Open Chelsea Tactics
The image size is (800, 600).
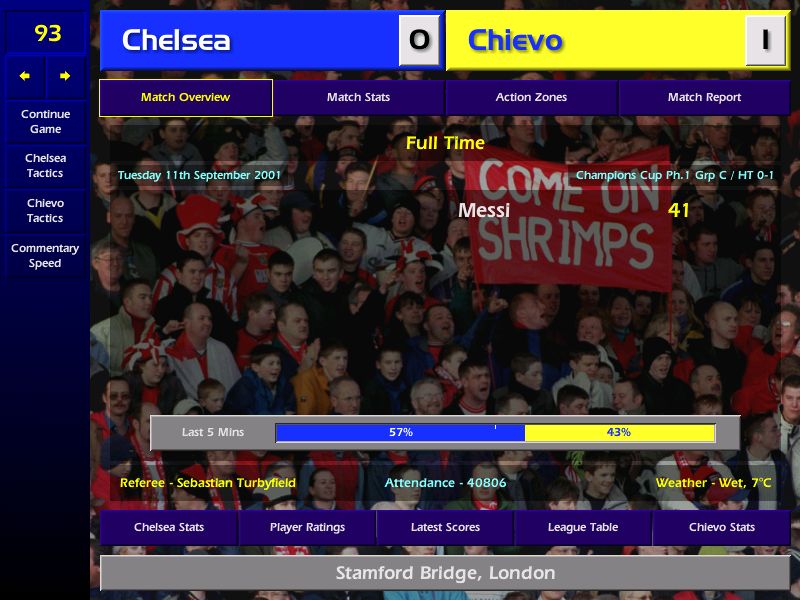pyautogui.click(x=45, y=166)
